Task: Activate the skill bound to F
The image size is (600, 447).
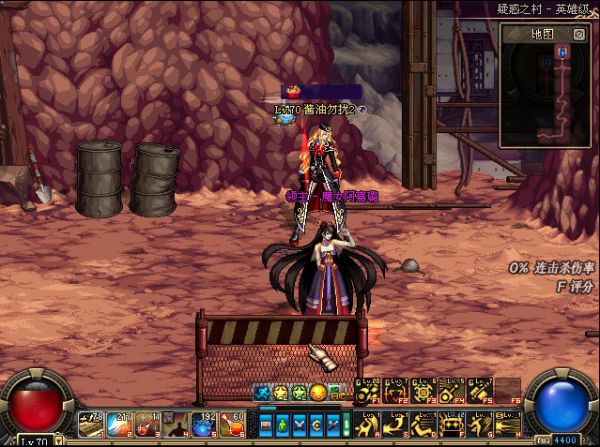Action: click(452, 423)
